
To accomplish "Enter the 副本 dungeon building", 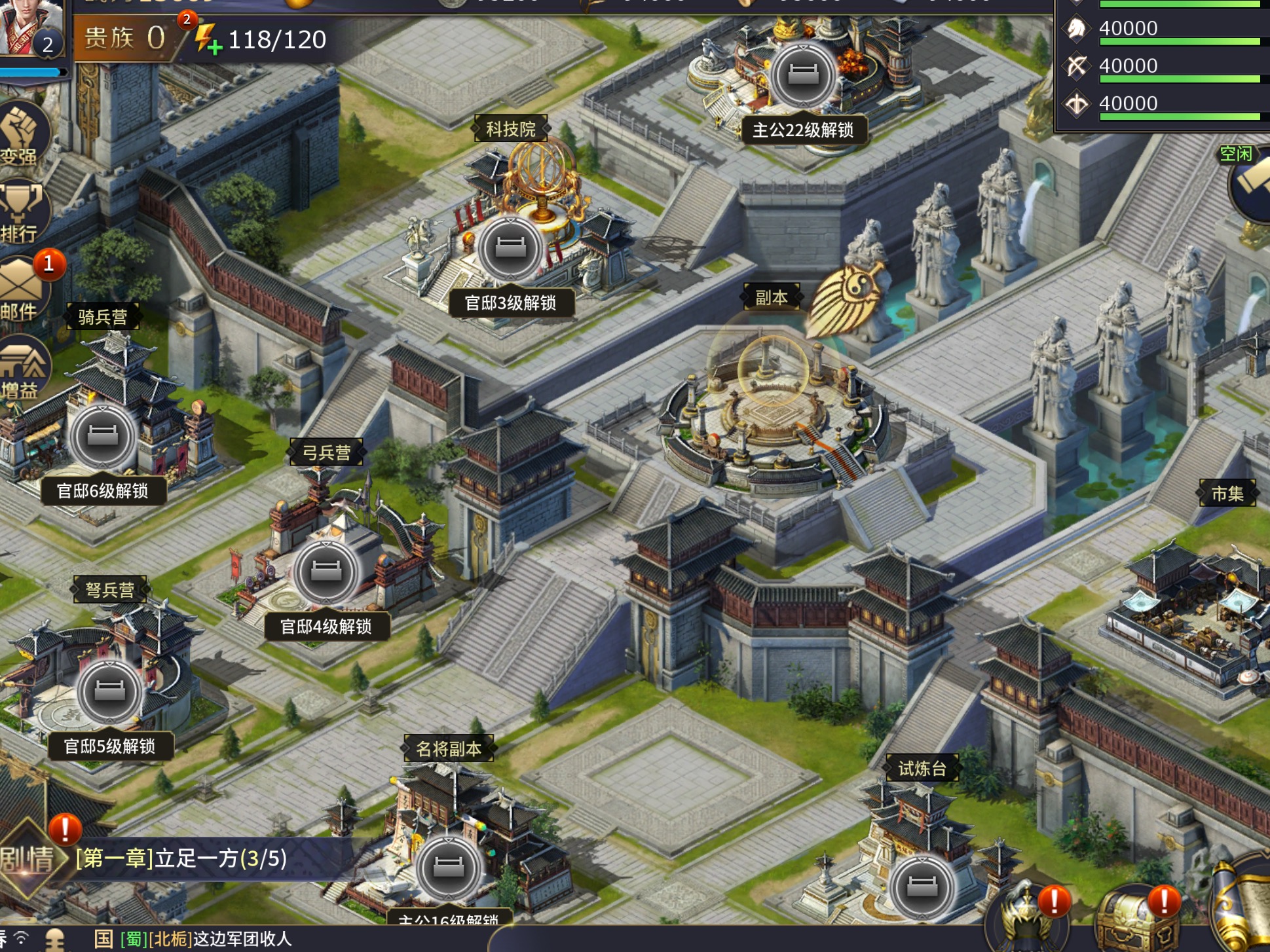I will 773,406.
